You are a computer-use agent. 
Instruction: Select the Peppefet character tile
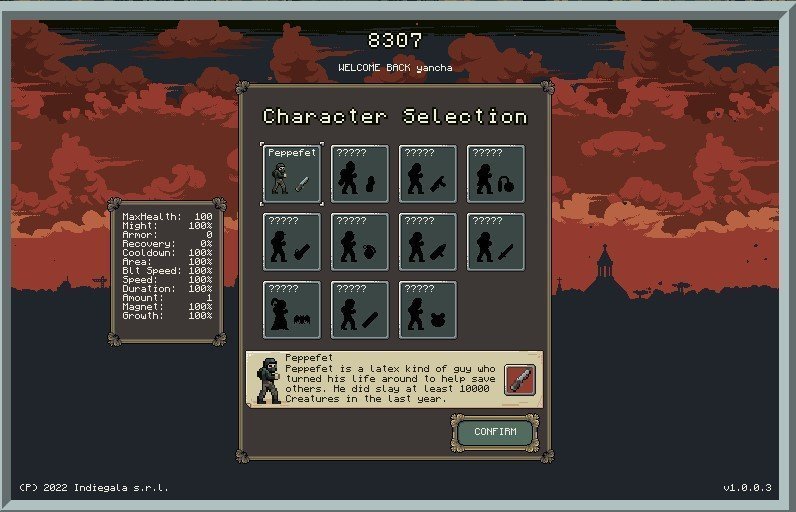292,174
